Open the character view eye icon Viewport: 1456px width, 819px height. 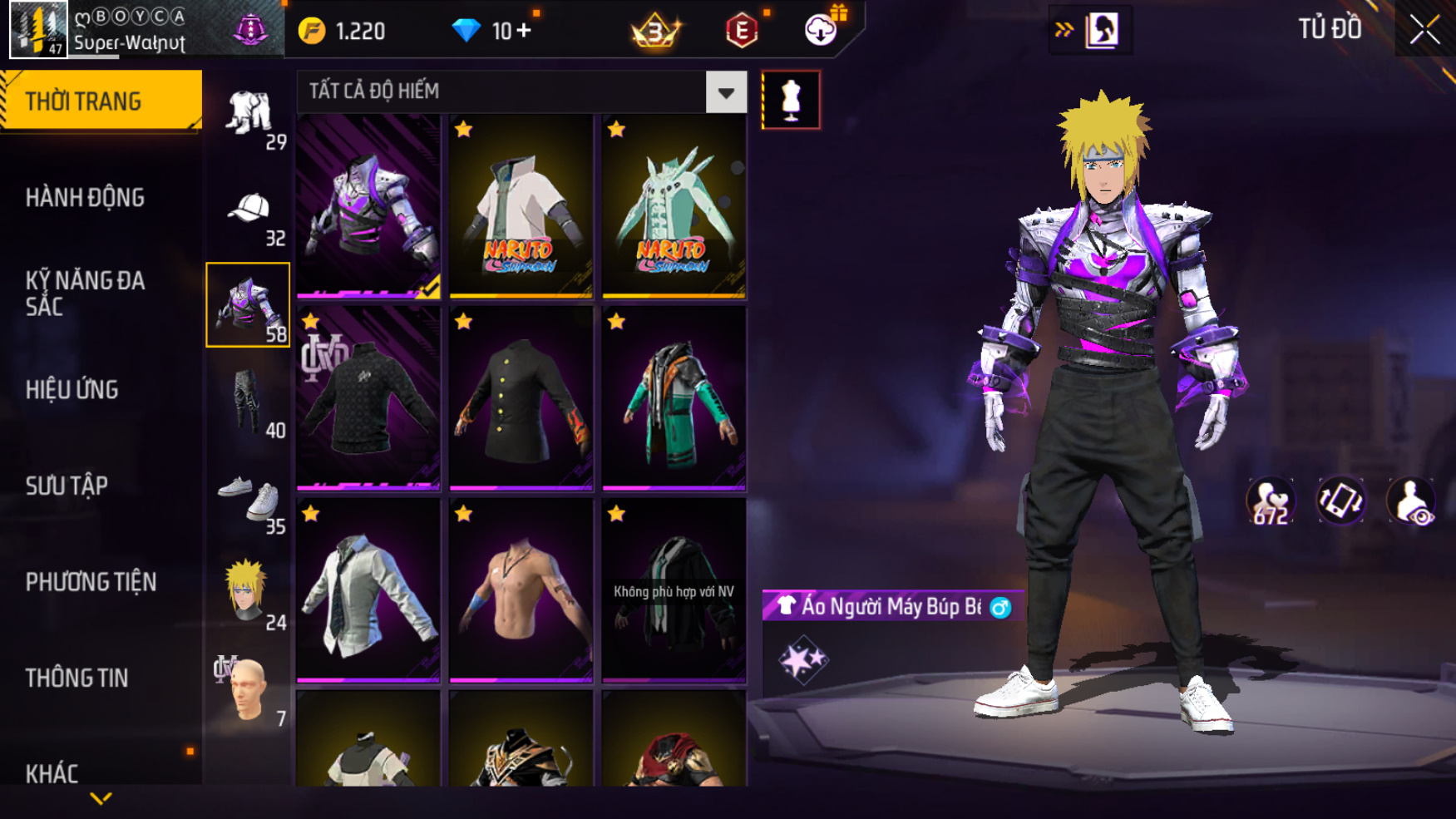1411,502
